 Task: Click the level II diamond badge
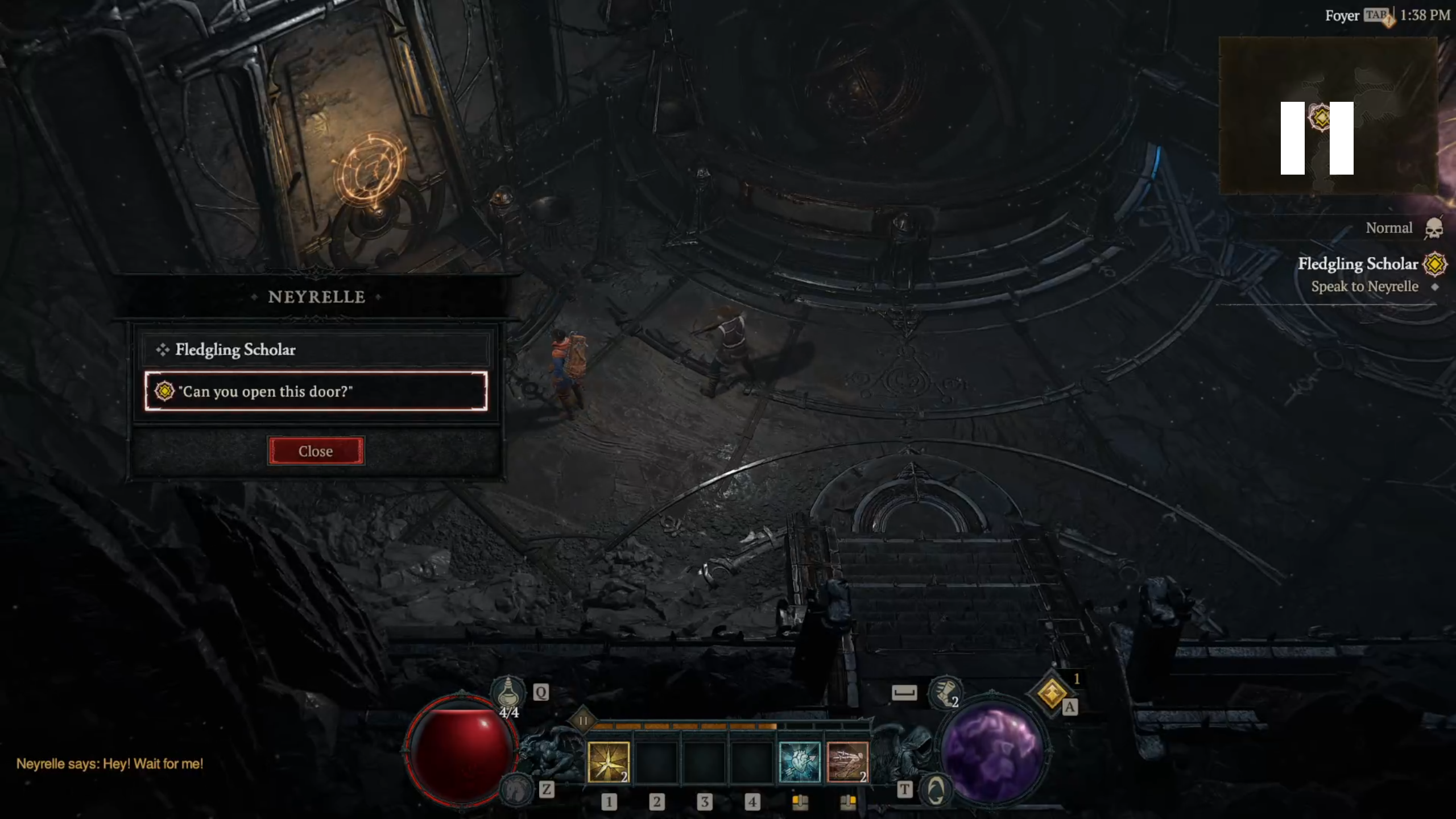583,721
